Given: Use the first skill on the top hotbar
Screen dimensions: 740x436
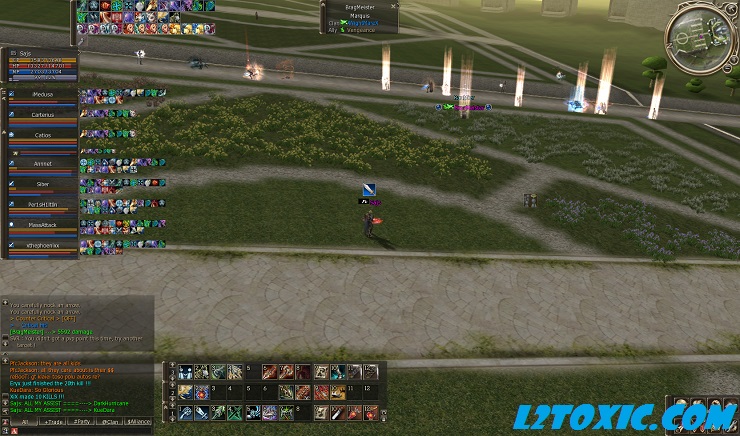Looking at the screenshot, I should point(187,372).
